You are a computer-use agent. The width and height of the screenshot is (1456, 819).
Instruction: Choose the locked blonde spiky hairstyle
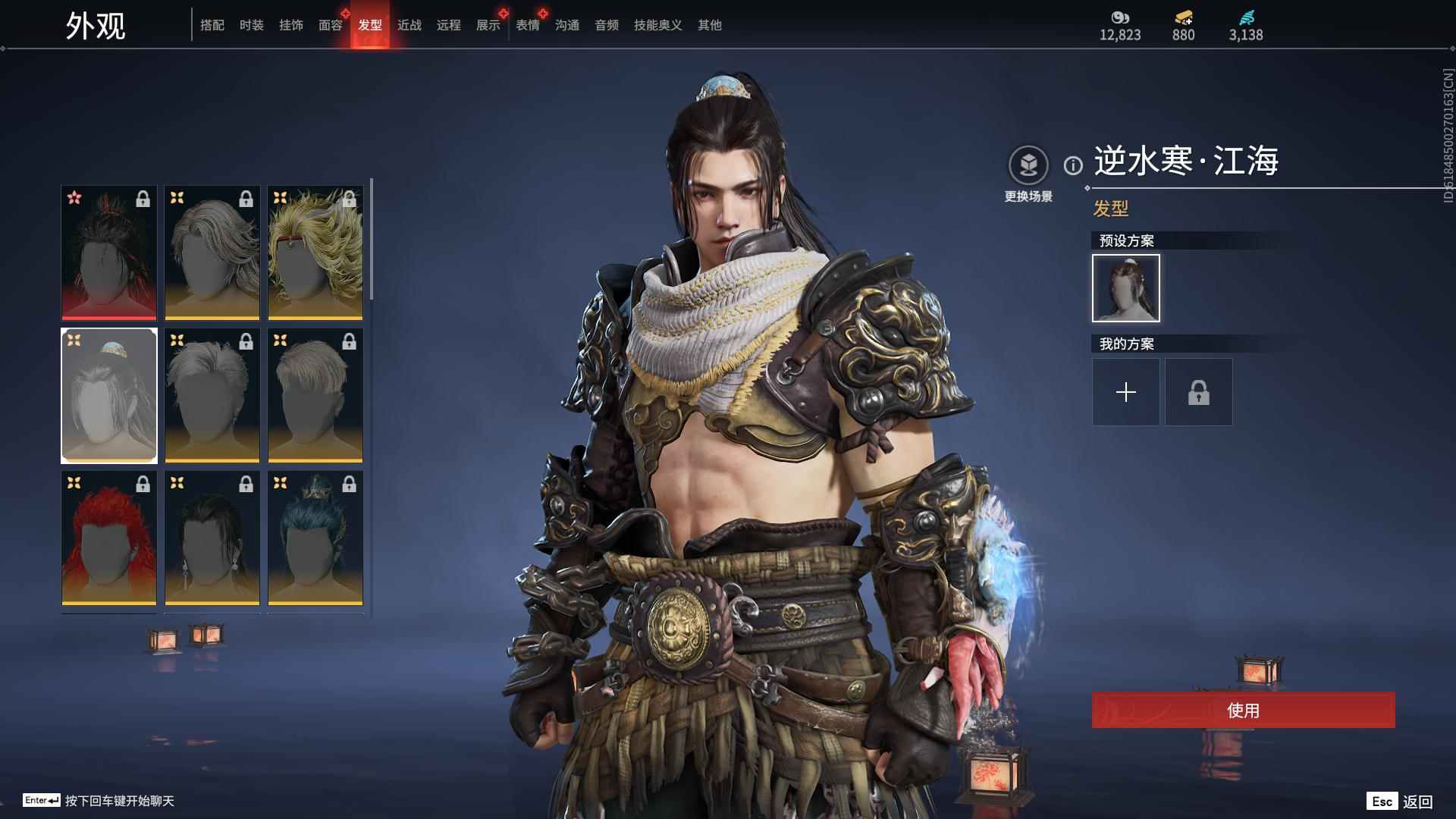click(x=315, y=253)
